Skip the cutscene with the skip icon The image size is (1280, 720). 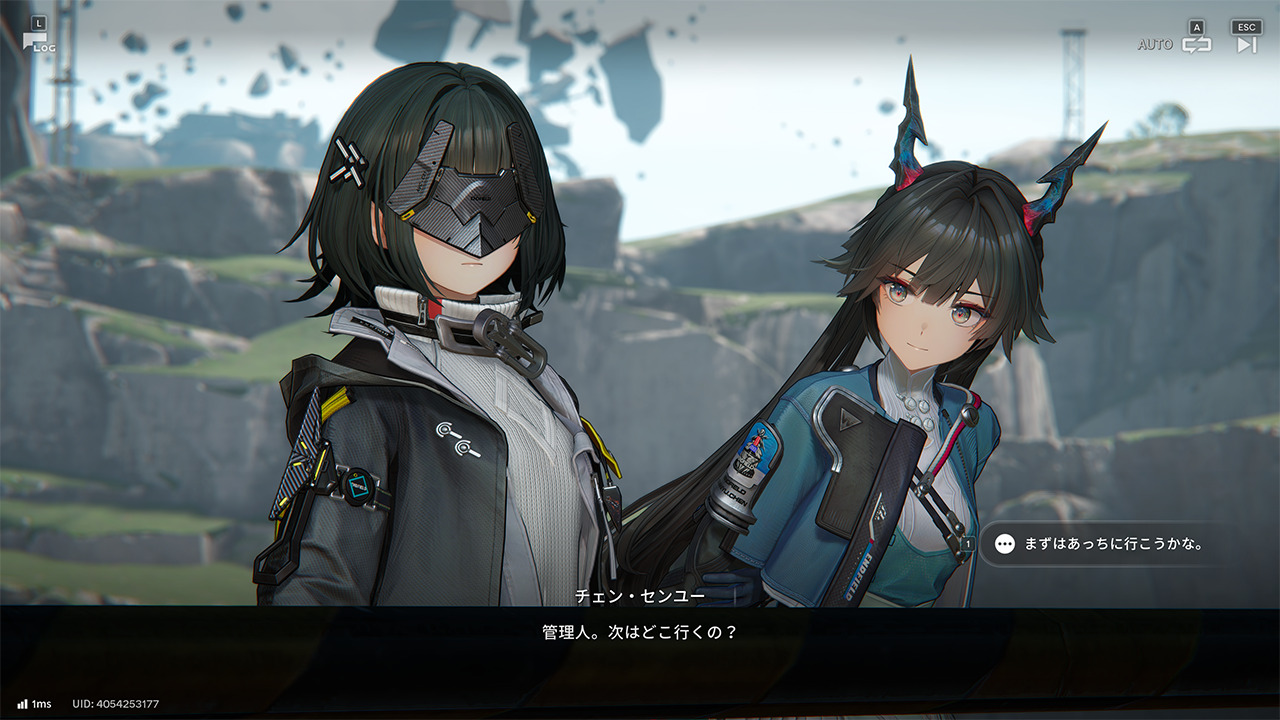(x=1246, y=44)
